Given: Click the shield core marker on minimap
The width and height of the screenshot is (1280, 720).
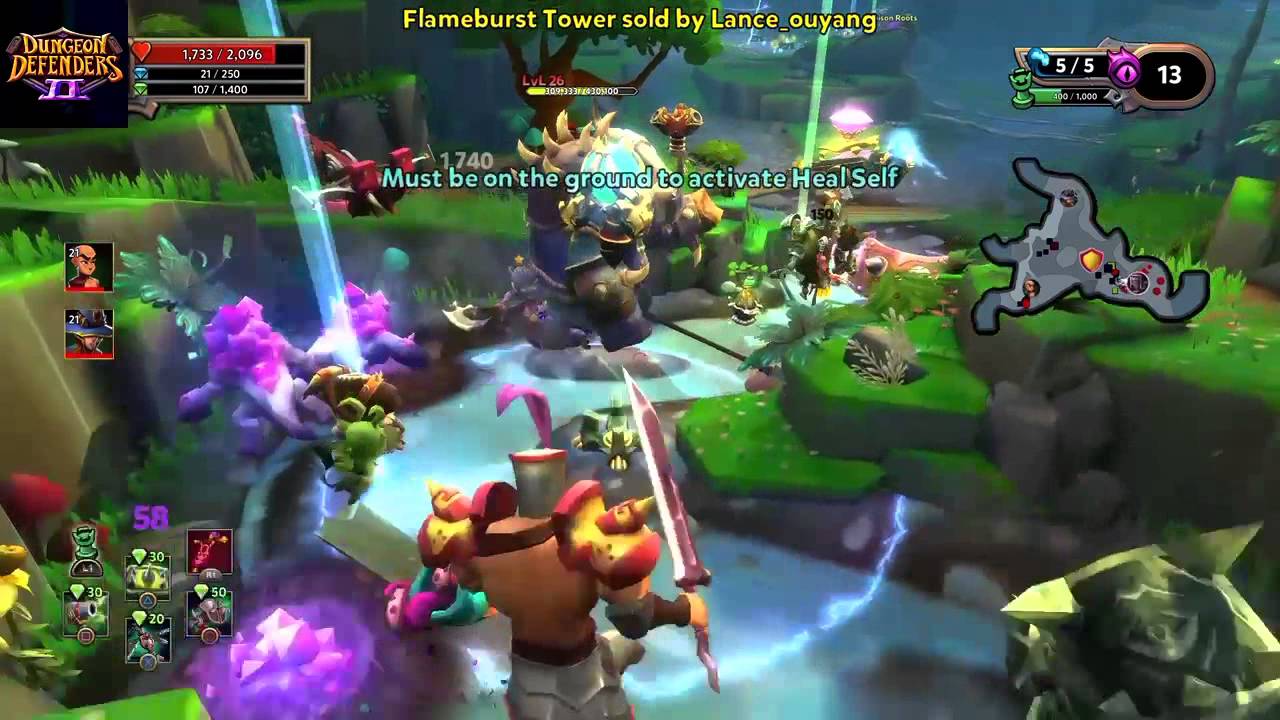Looking at the screenshot, I should [1090, 260].
